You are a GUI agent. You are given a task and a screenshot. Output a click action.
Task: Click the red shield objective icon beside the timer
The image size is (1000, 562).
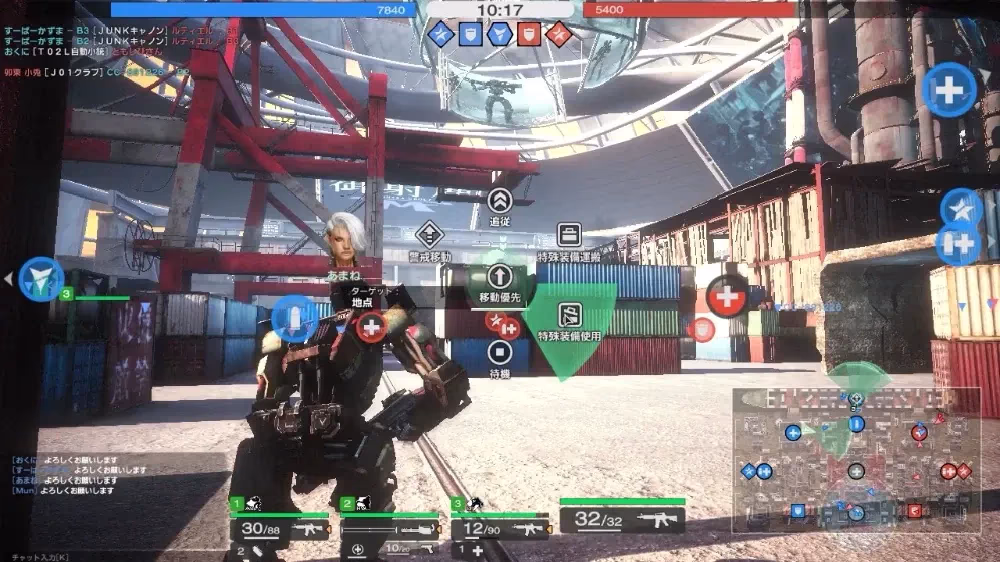tap(529, 35)
